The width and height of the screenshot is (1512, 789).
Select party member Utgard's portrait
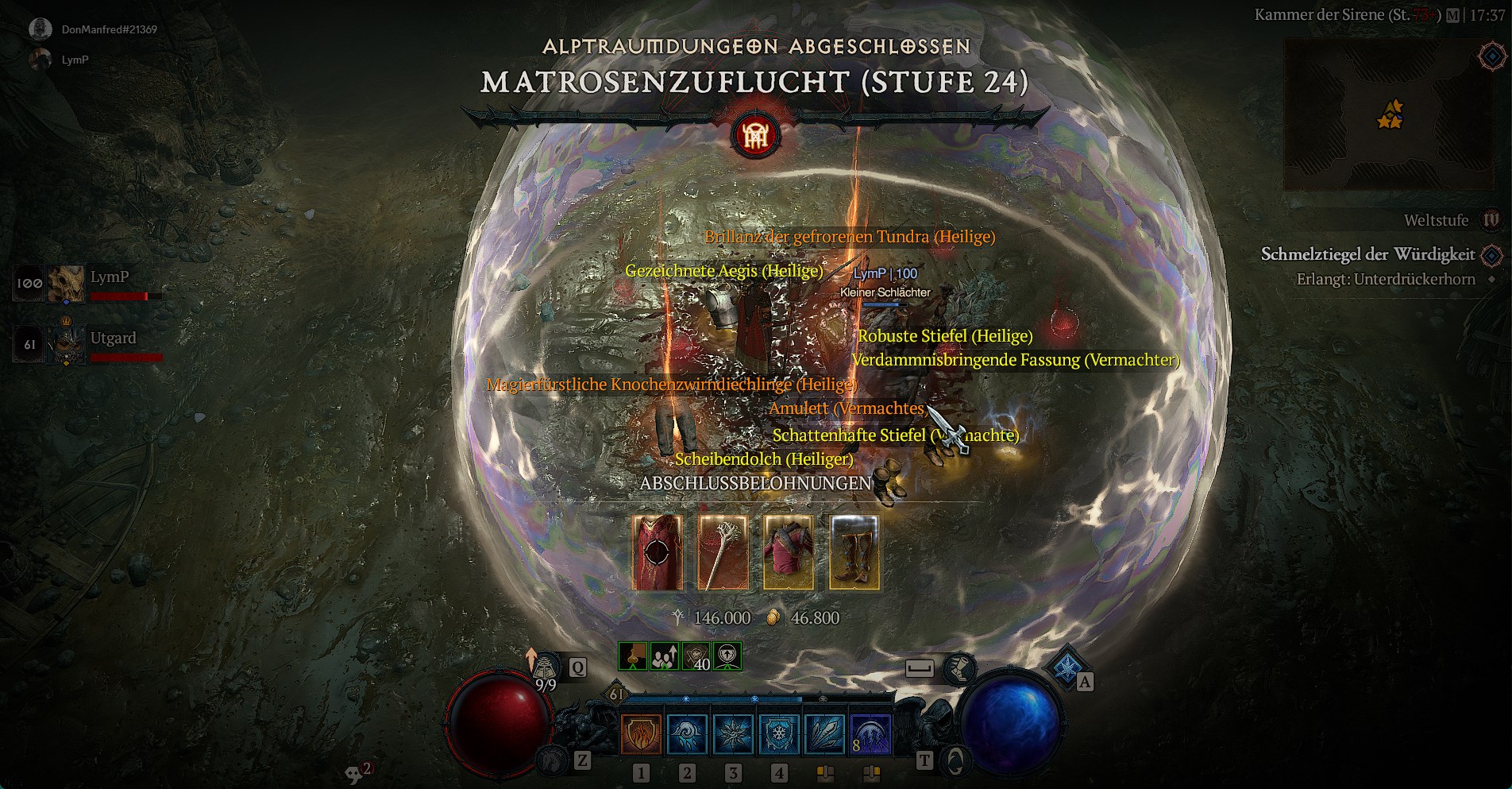coord(65,346)
